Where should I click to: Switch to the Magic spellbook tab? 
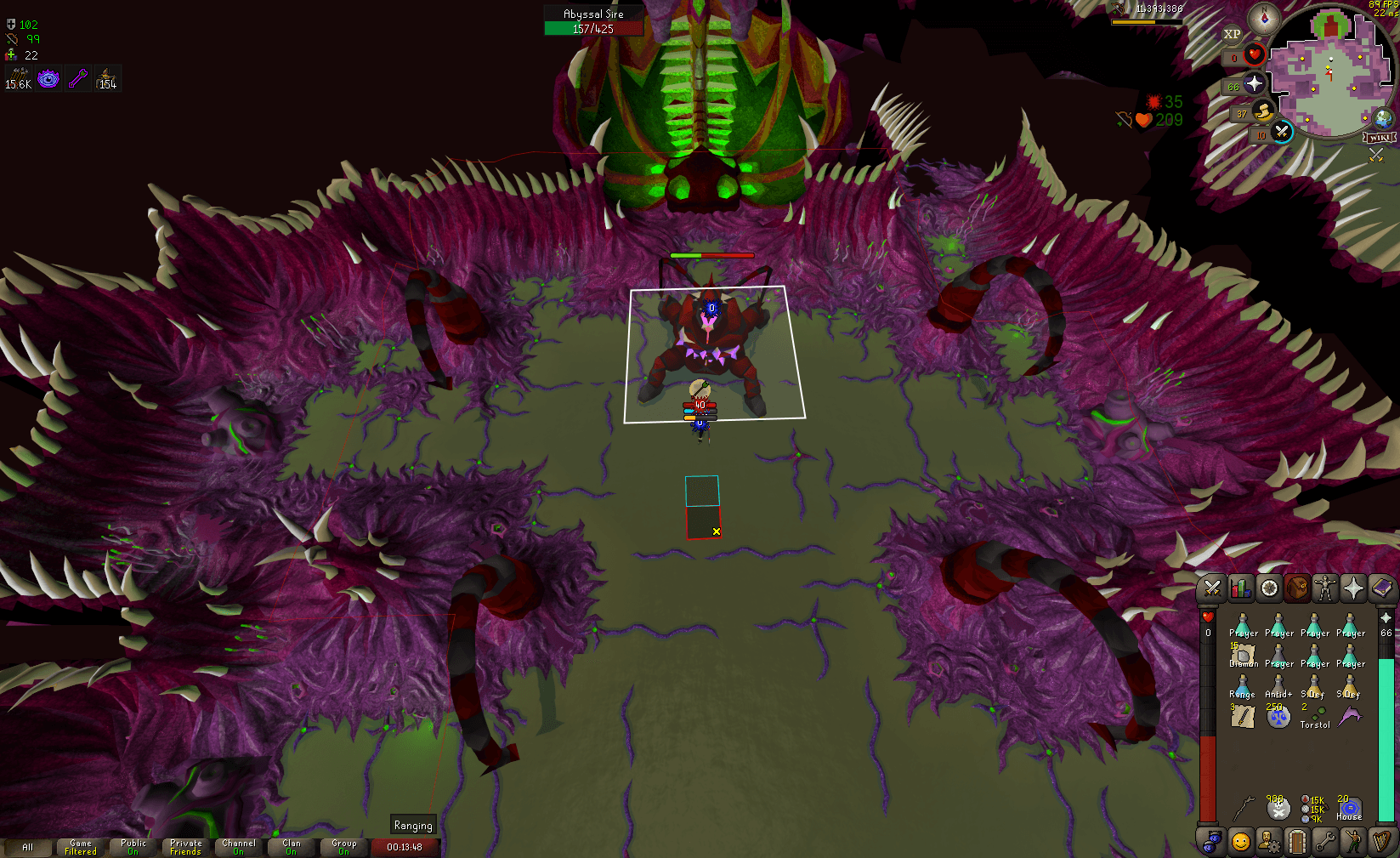point(1382,588)
